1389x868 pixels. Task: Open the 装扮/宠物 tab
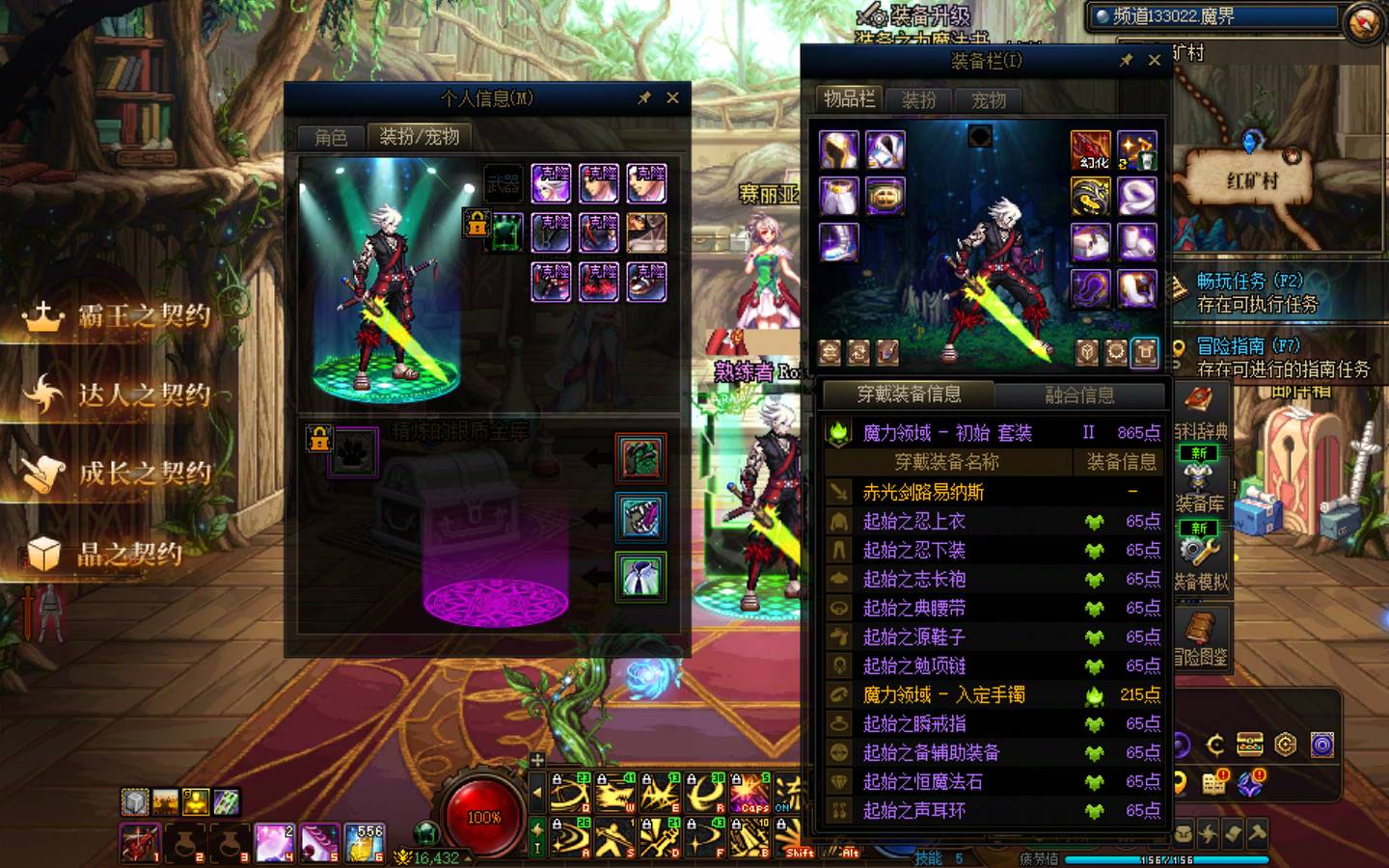420,137
